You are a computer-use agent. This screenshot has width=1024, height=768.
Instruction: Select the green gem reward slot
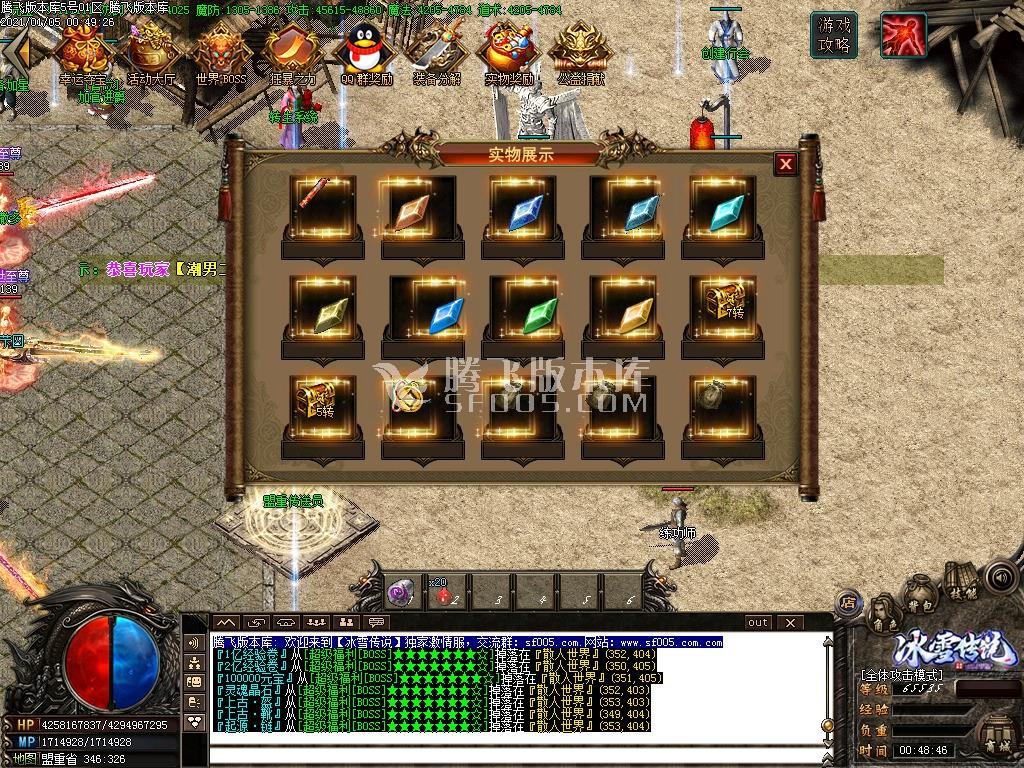click(522, 308)
